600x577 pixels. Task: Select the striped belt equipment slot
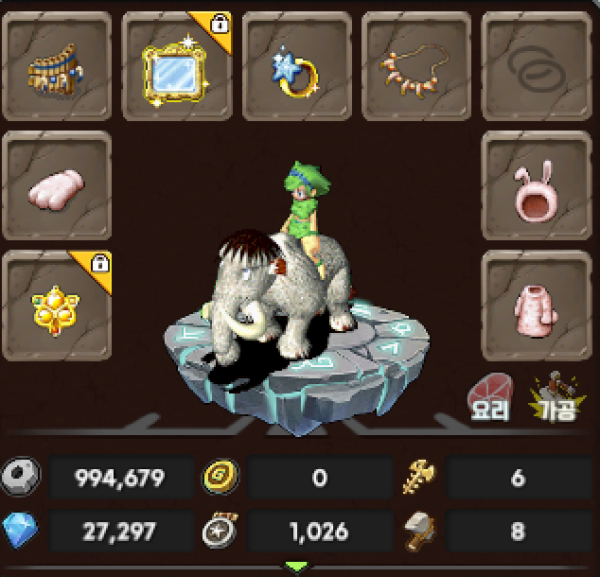(57, 66)
